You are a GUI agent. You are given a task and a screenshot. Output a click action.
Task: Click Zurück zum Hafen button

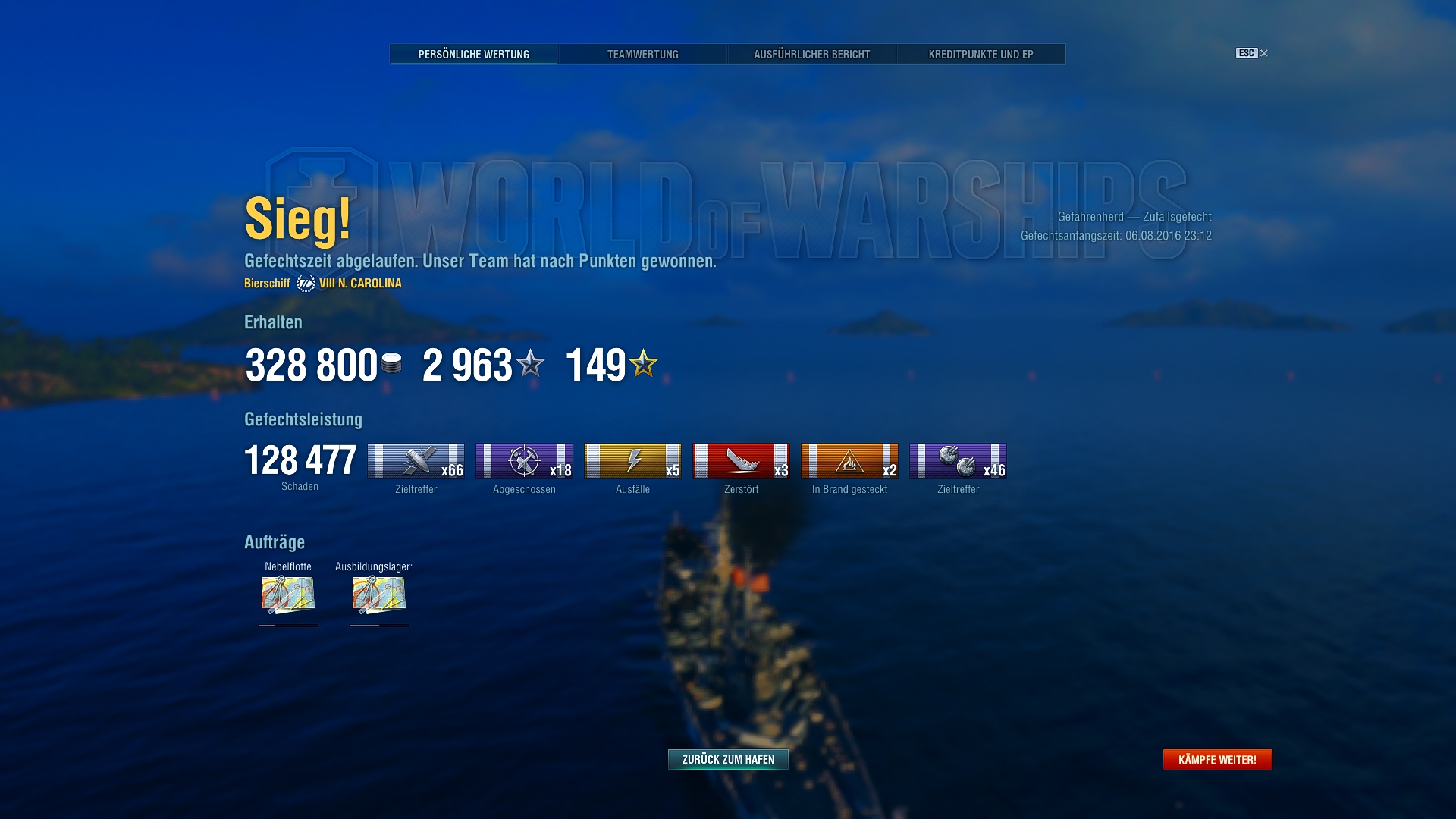728,759
